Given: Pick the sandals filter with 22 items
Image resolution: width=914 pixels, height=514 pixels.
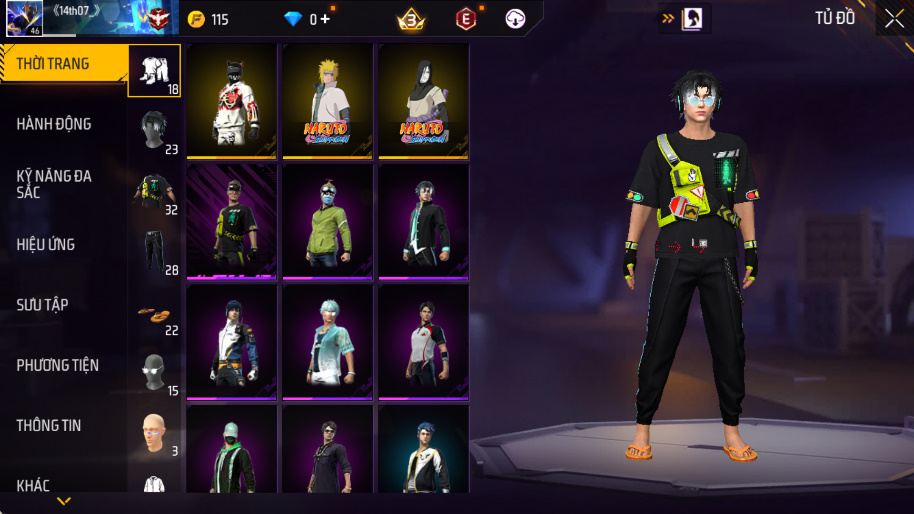Looking at the screenshot, I should click(x=154, y=315).
